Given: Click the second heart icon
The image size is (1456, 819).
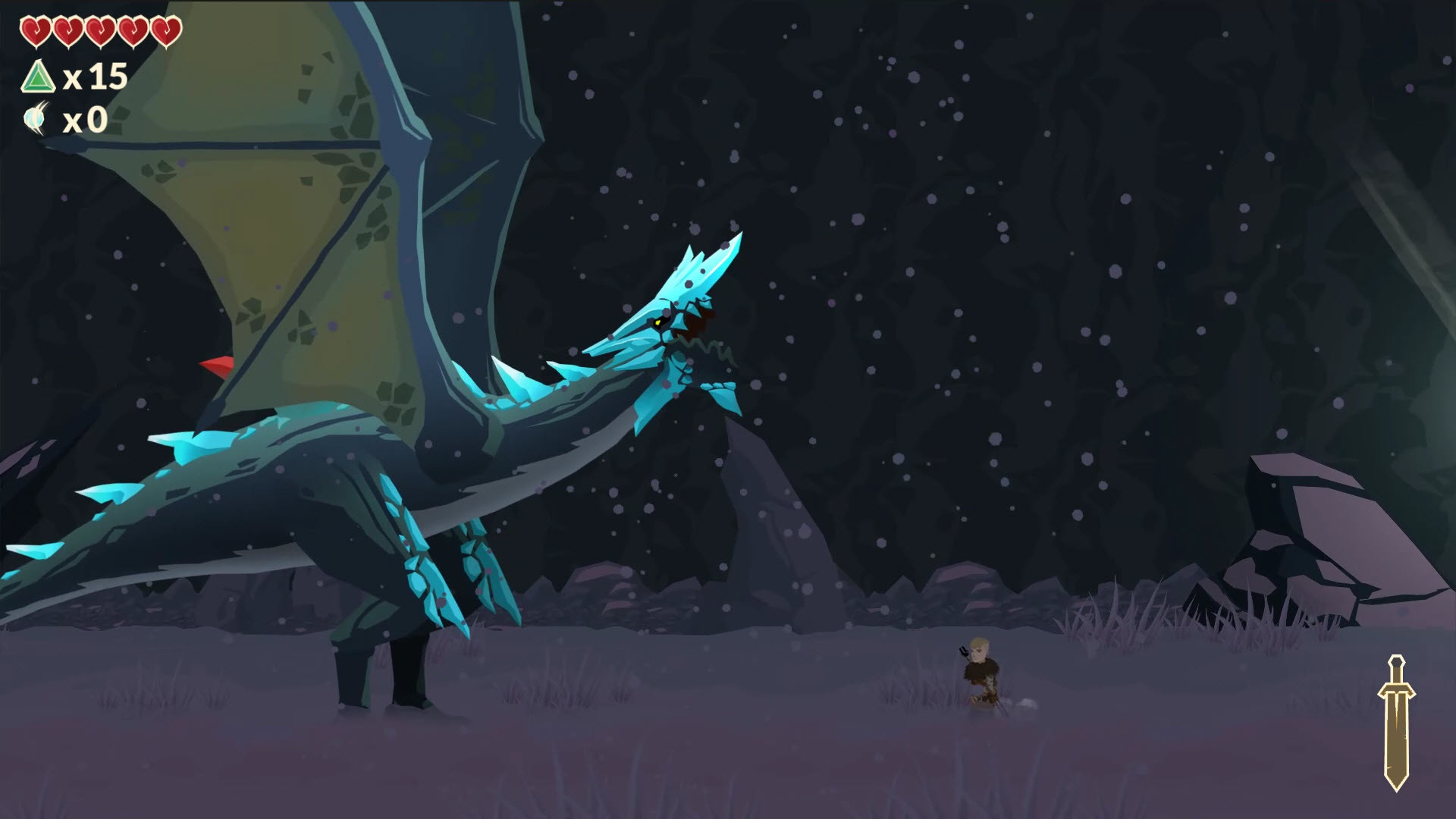Looking at the screenshot, I should click(x=68, y=31).
